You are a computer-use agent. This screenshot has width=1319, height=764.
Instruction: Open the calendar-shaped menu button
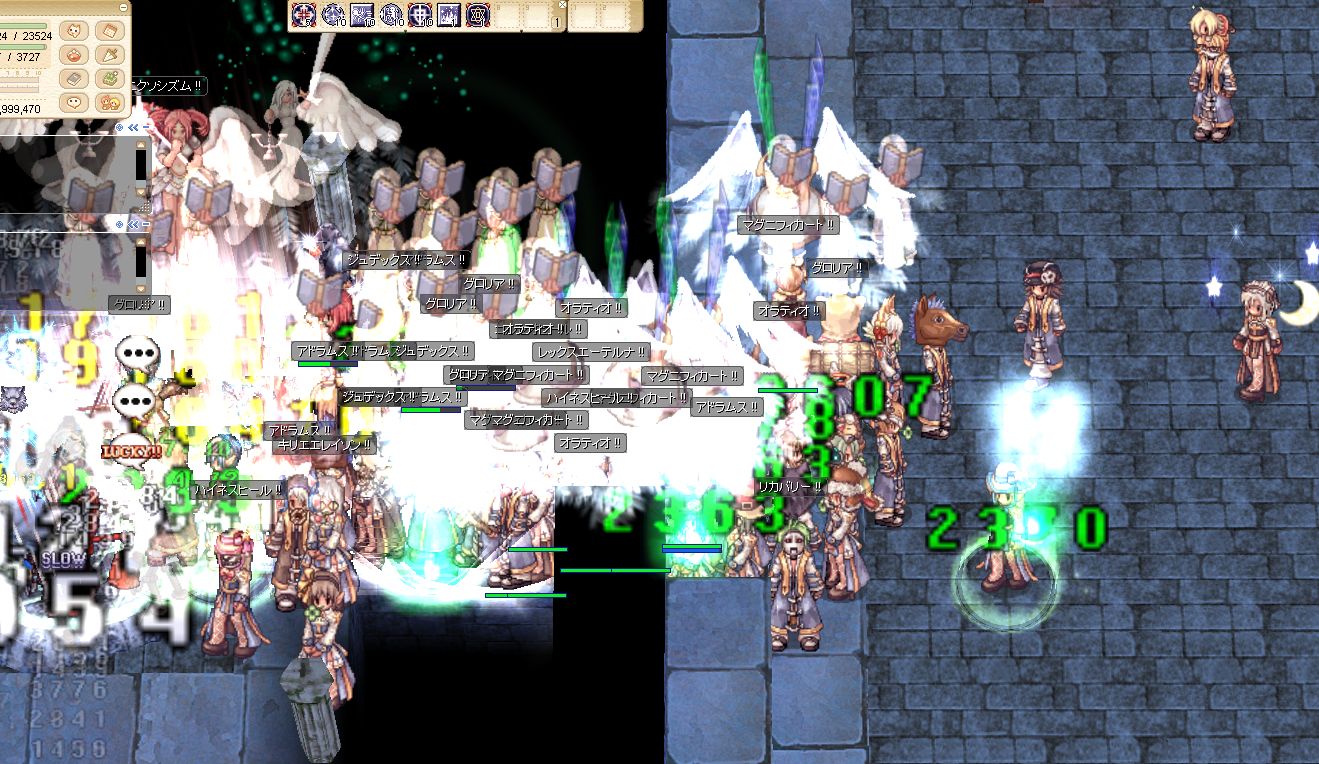click(x=108, y=31)
